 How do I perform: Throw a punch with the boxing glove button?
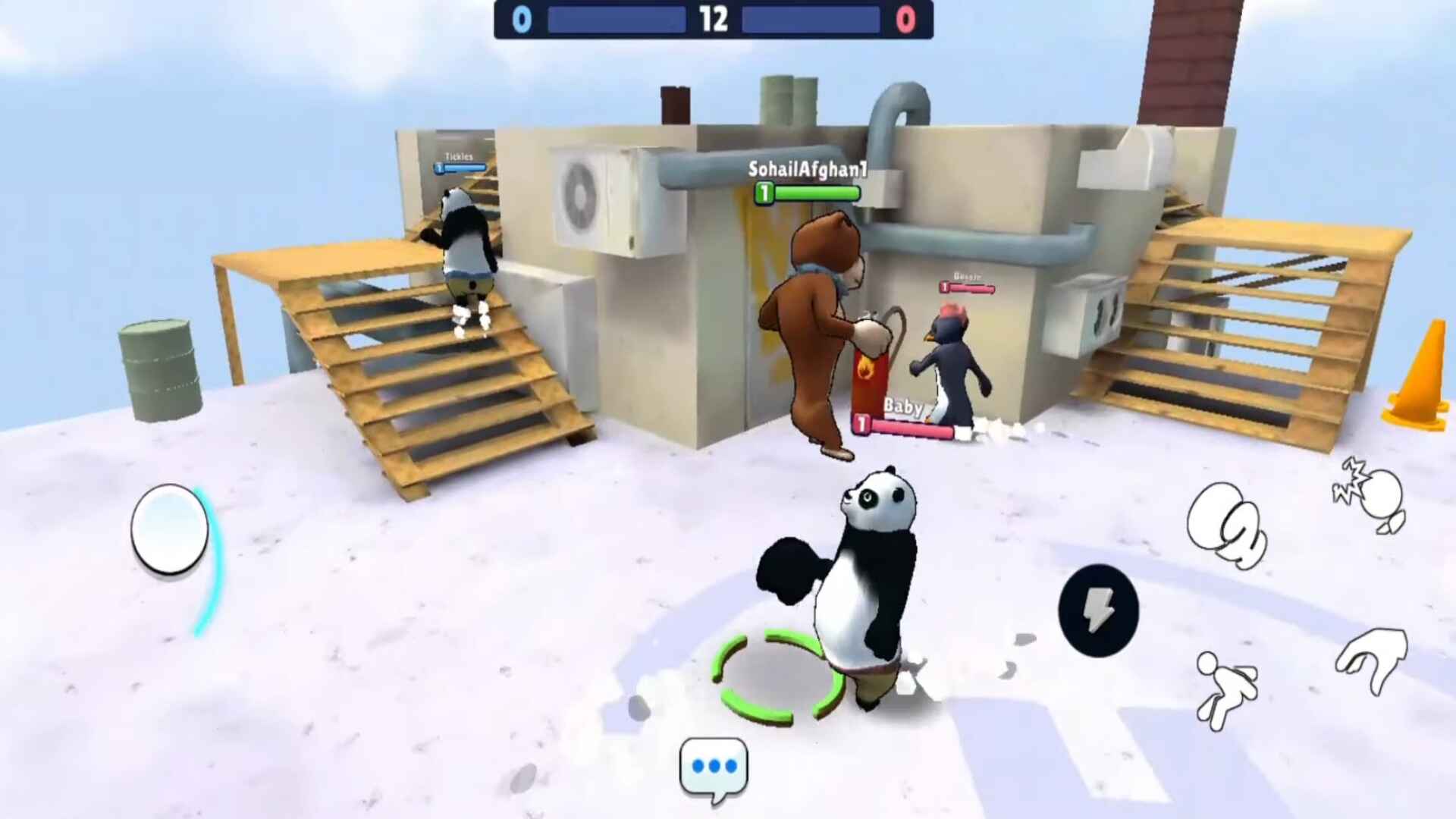[x=1225, y=525]
